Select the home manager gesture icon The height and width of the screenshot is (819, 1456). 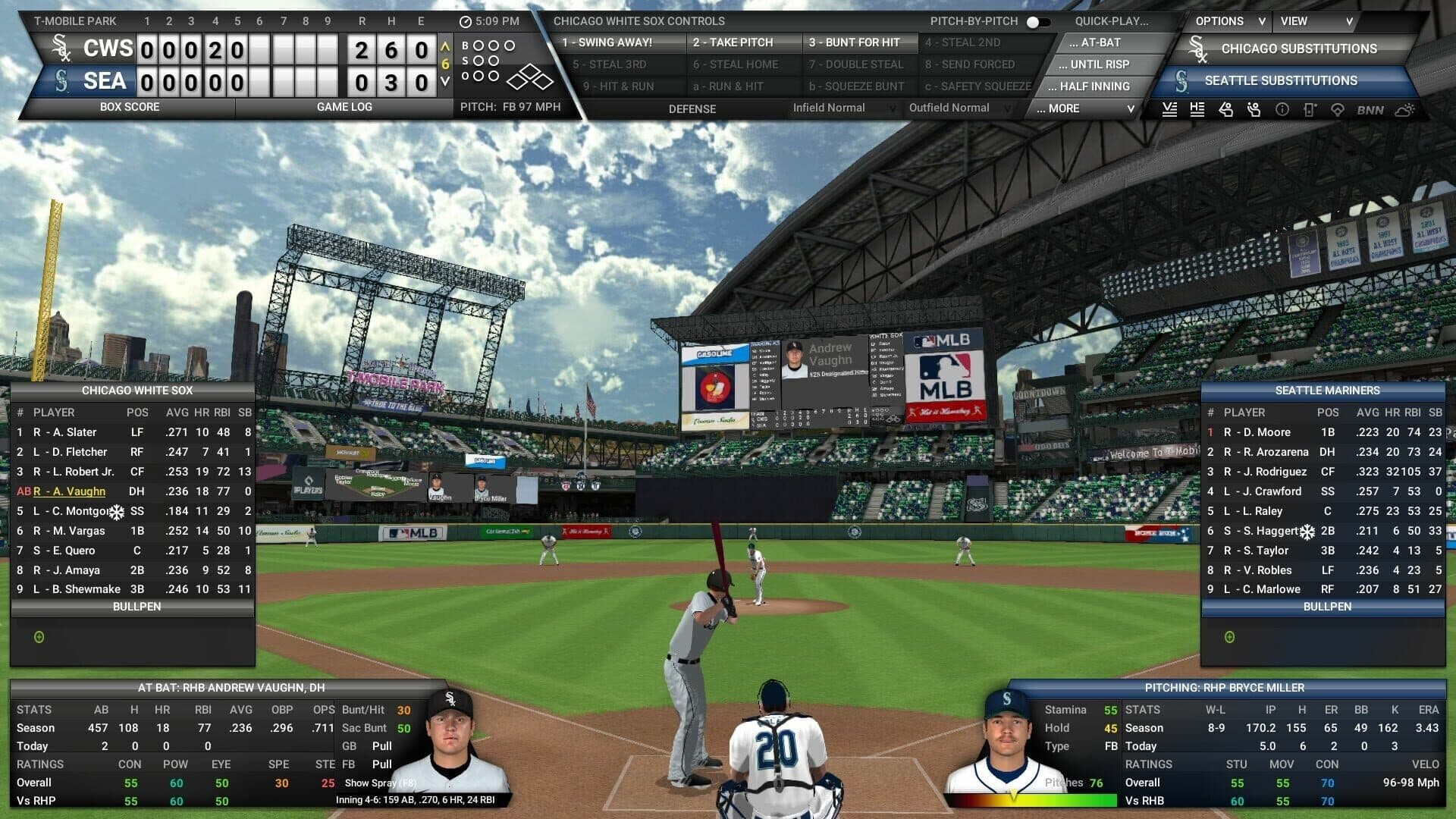[1253, 110]
